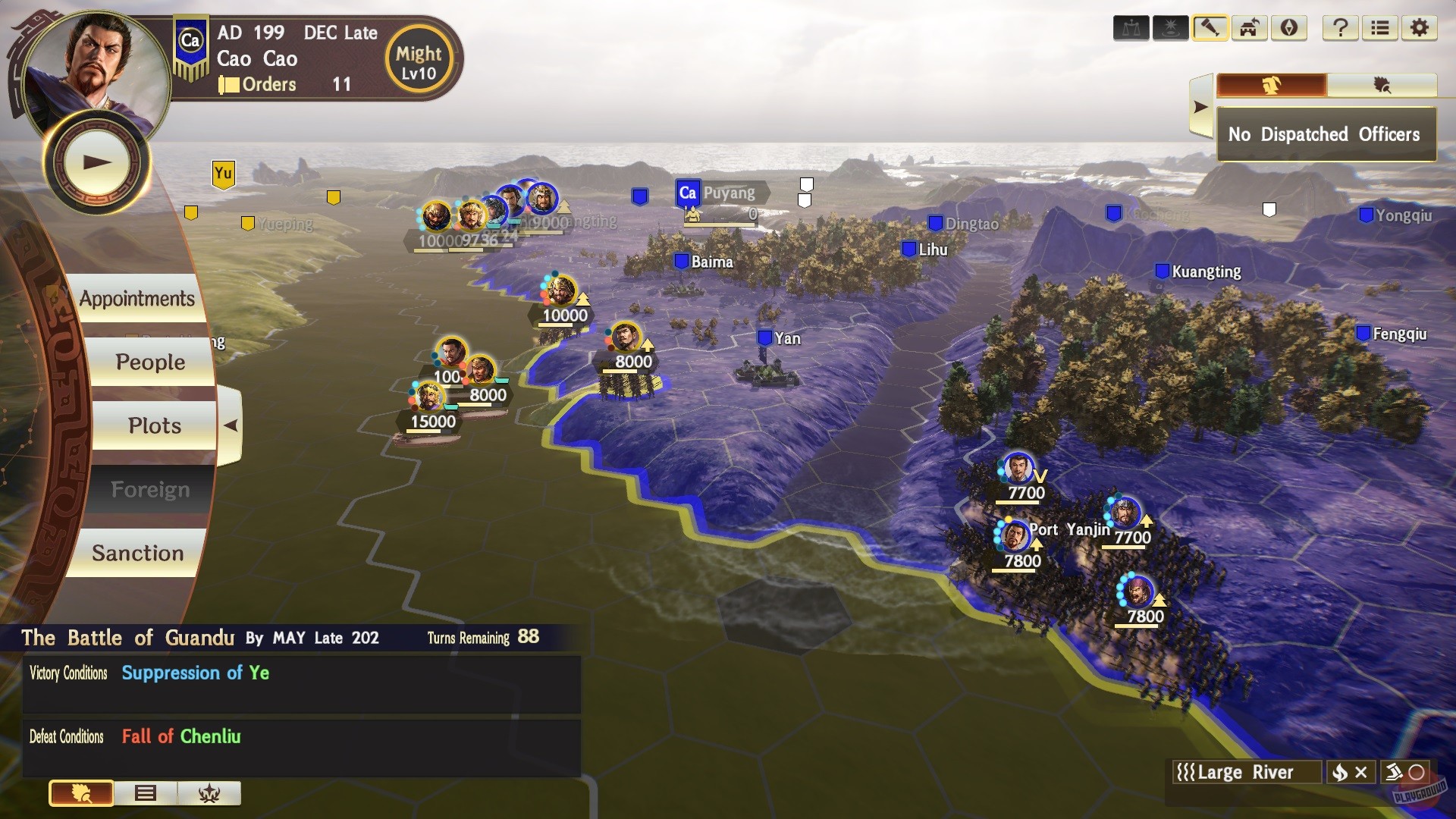The image size is (1456, 819).
Task: Open the list of commands icon
Action: (1380, 28)
